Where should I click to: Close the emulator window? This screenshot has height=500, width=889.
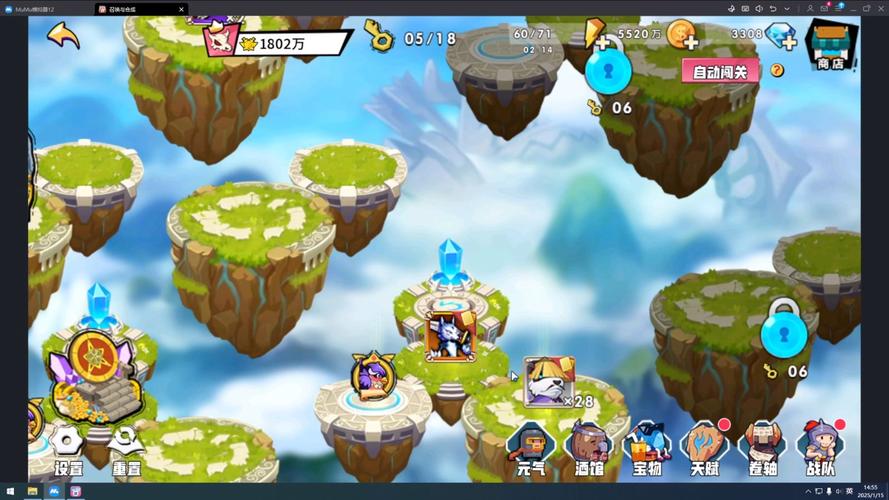pyautogui.click(x=878, y=8)
